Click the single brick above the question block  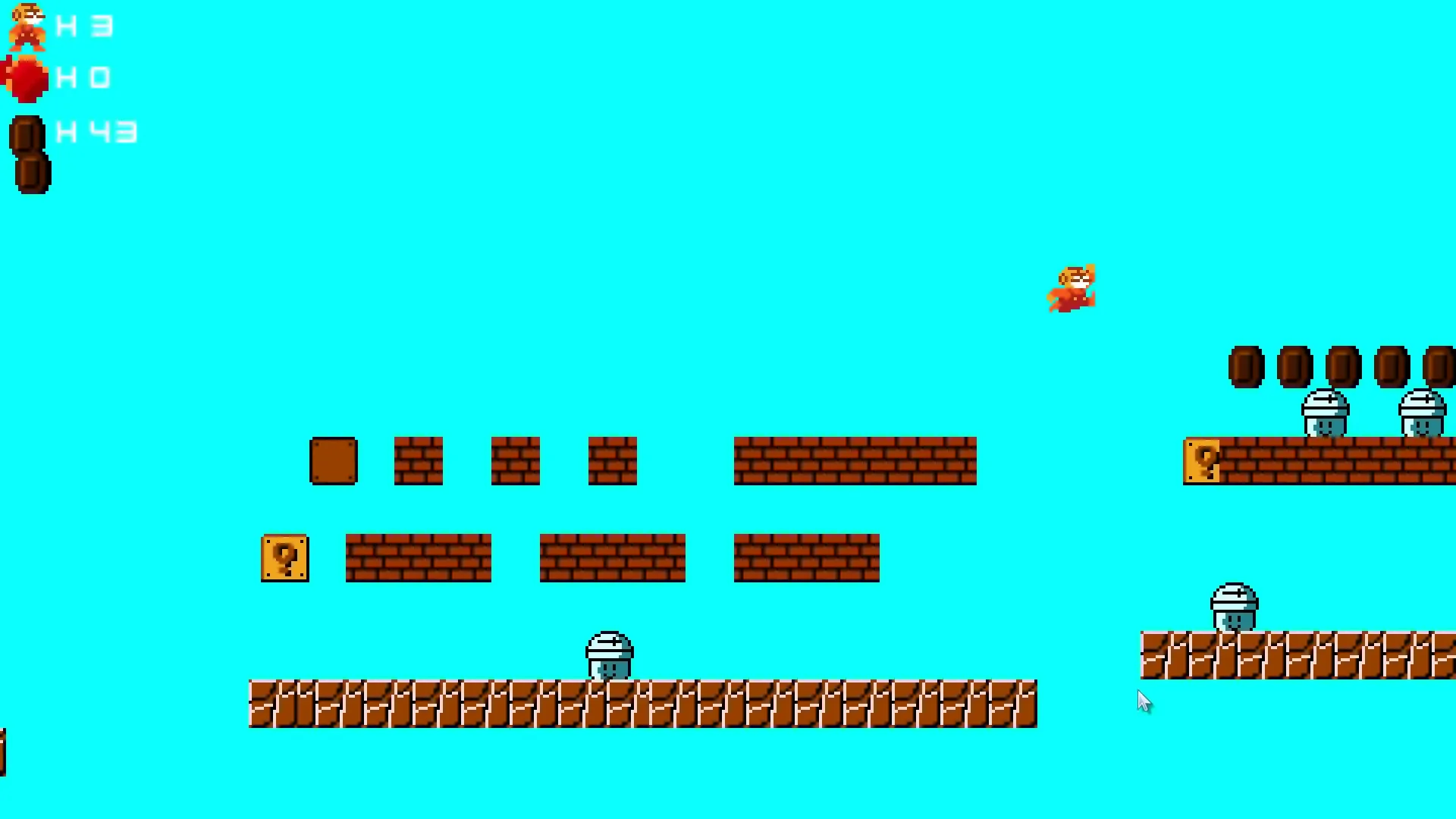click(x=417, y=460)
